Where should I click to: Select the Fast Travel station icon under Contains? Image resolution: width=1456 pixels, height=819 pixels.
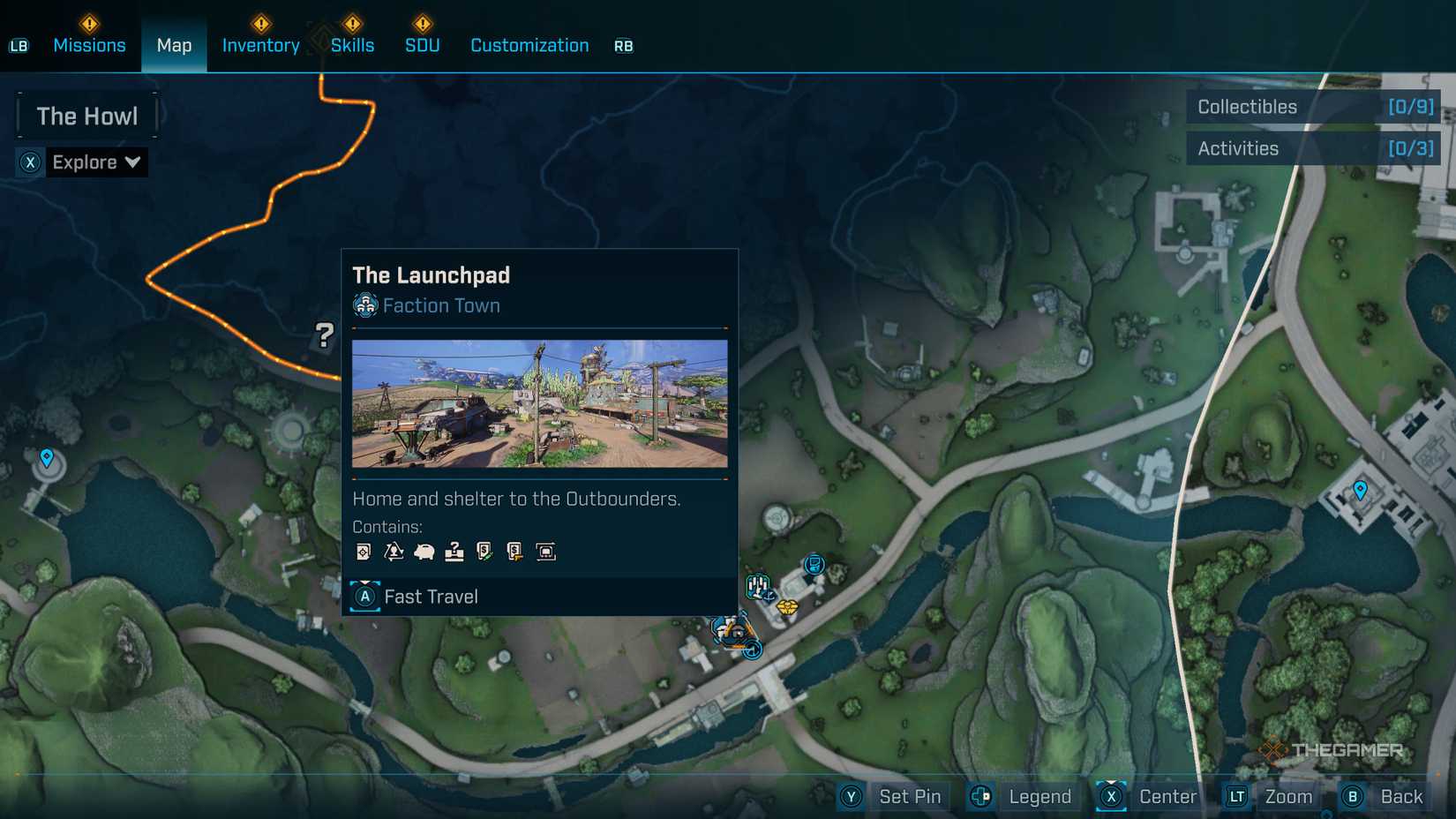click(547, 551)
